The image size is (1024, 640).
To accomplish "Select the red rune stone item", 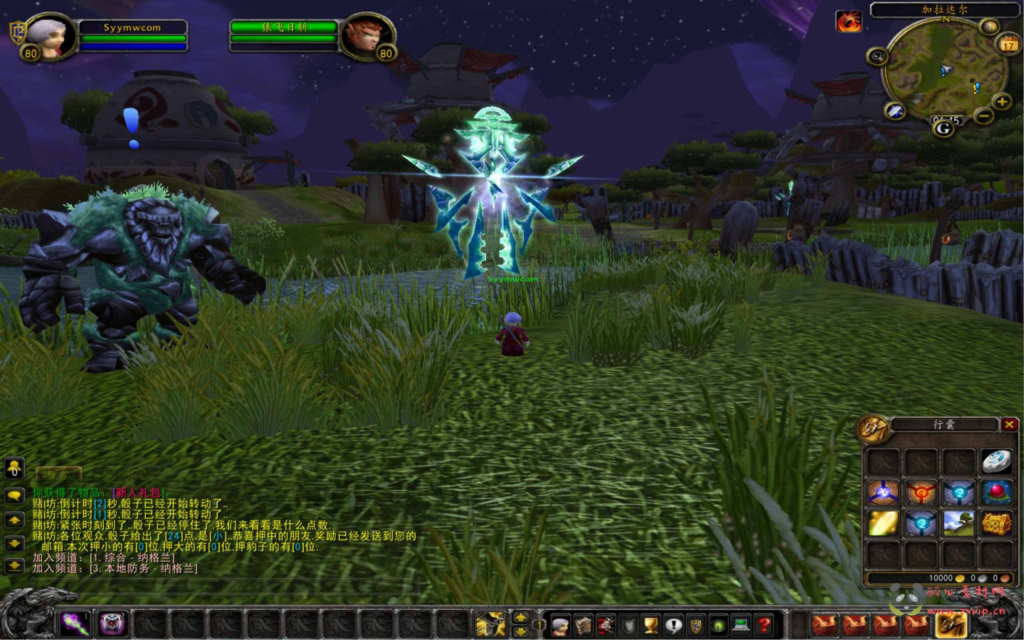I will [920, 492].
